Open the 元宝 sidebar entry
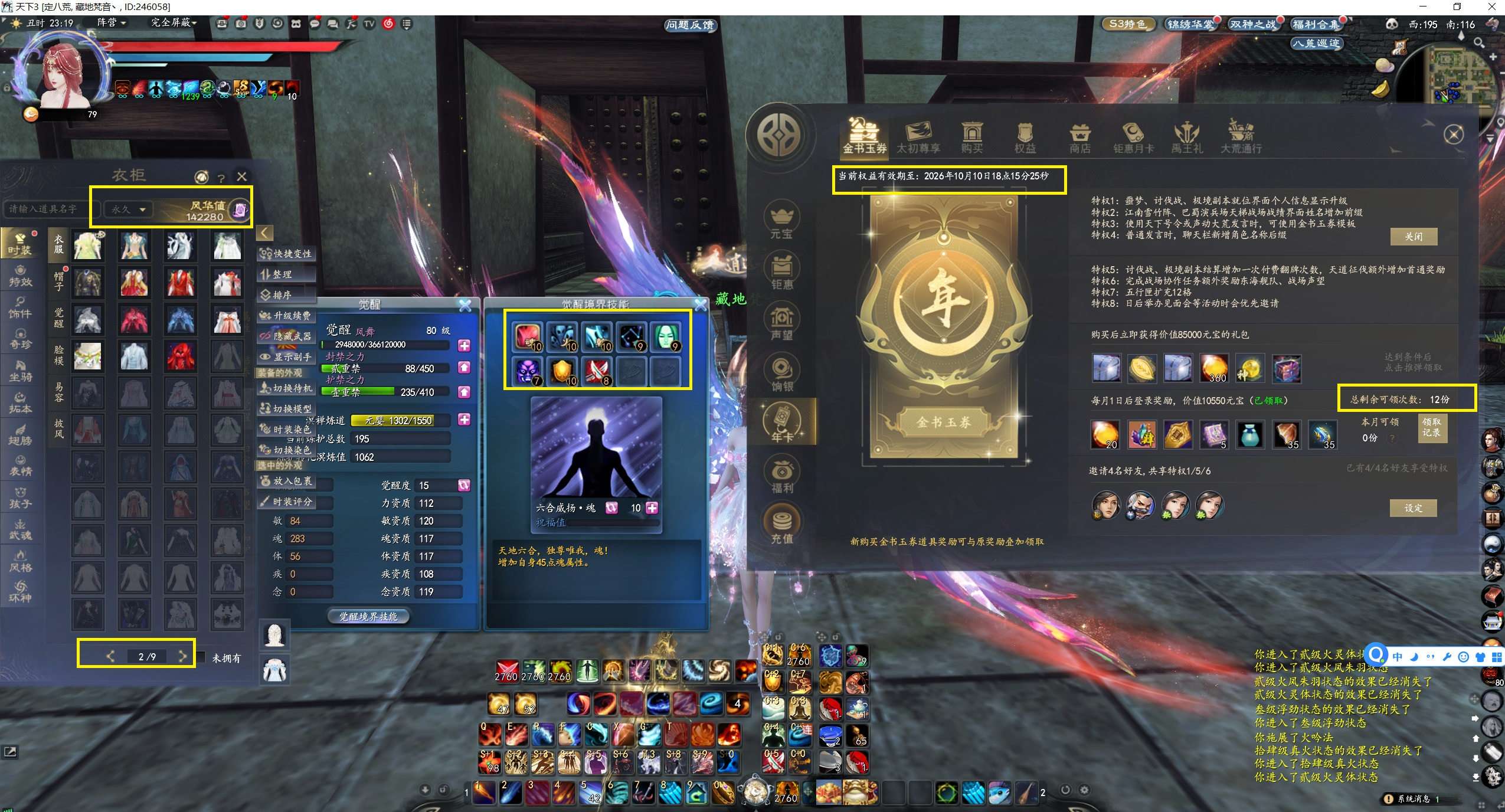 click(781, 220)
